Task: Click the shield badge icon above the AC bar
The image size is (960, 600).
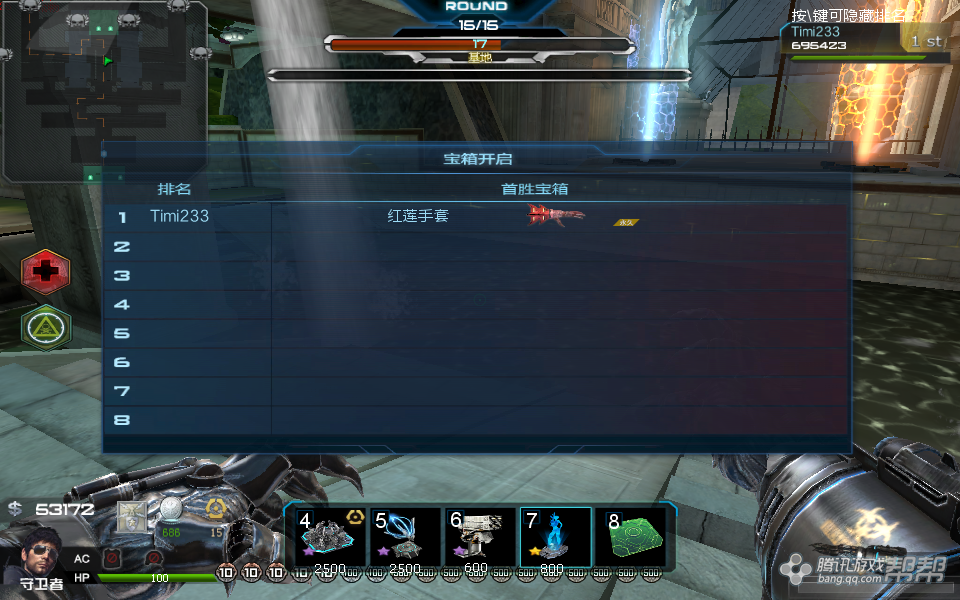Action: tap(132, 515)
